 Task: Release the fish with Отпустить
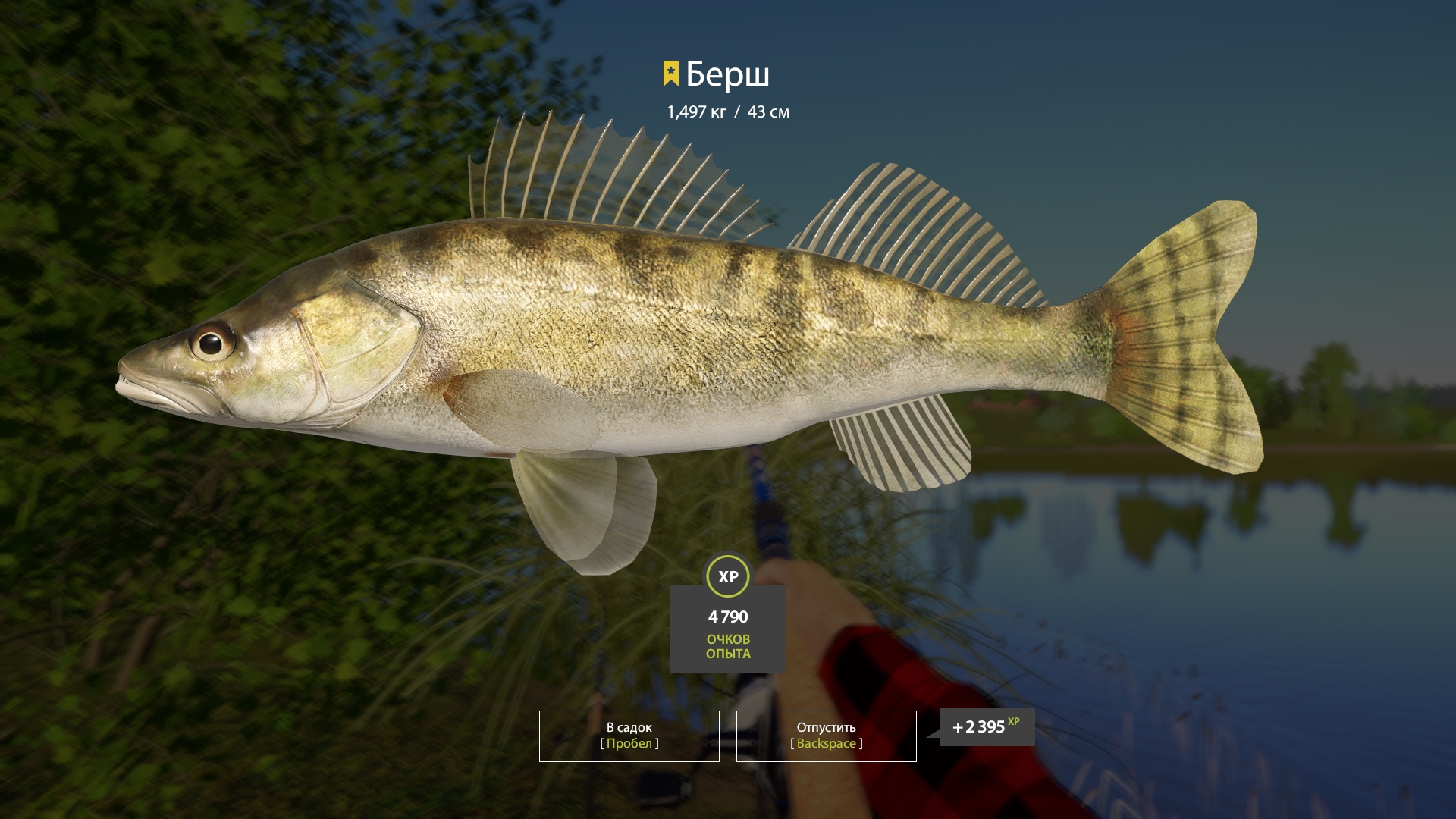[x=826, y=736]
